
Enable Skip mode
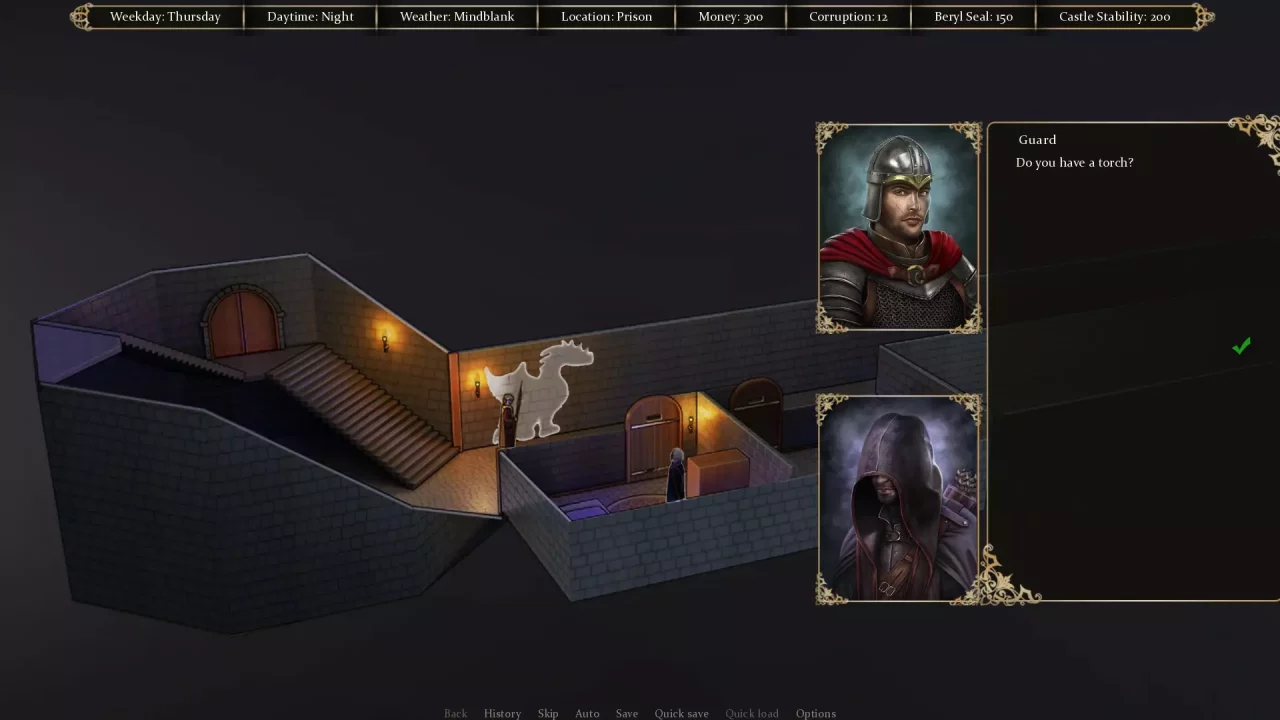click(547, 713)
